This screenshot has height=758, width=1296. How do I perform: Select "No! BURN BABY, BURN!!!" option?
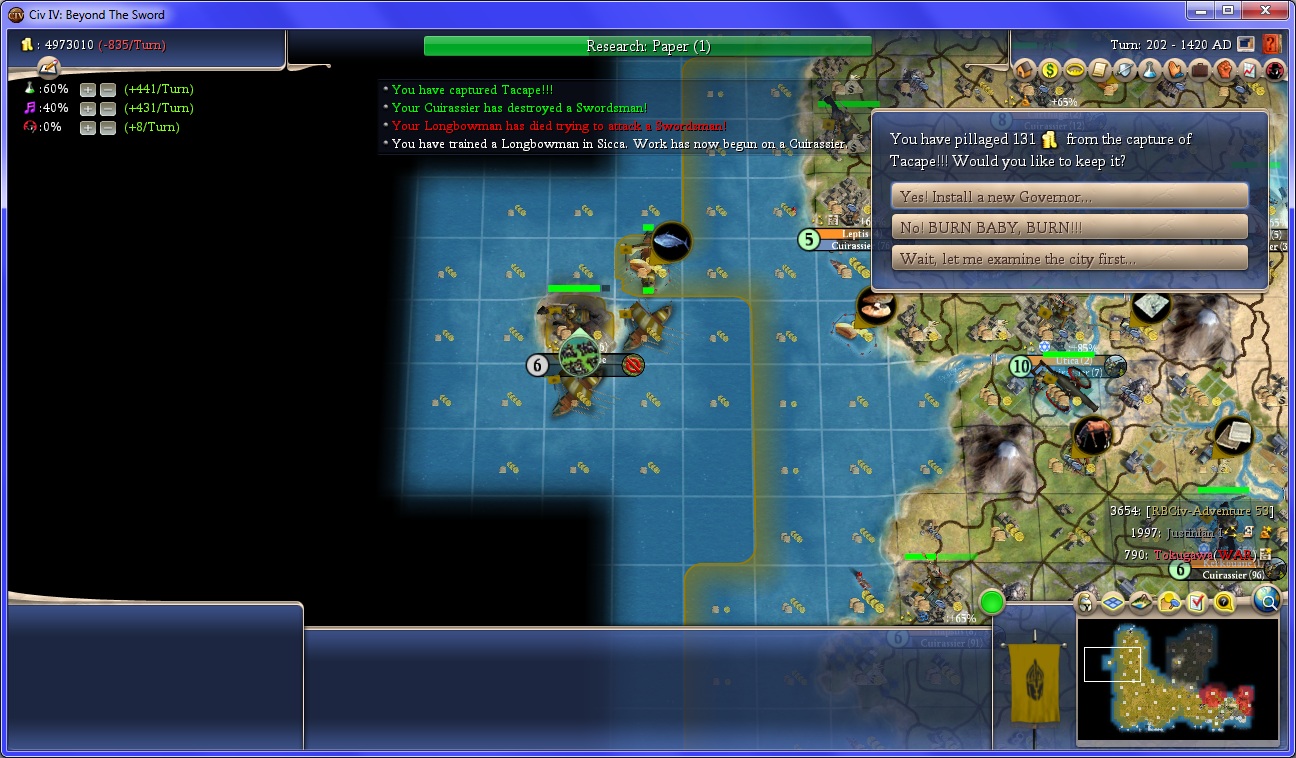pos(1069,228)
